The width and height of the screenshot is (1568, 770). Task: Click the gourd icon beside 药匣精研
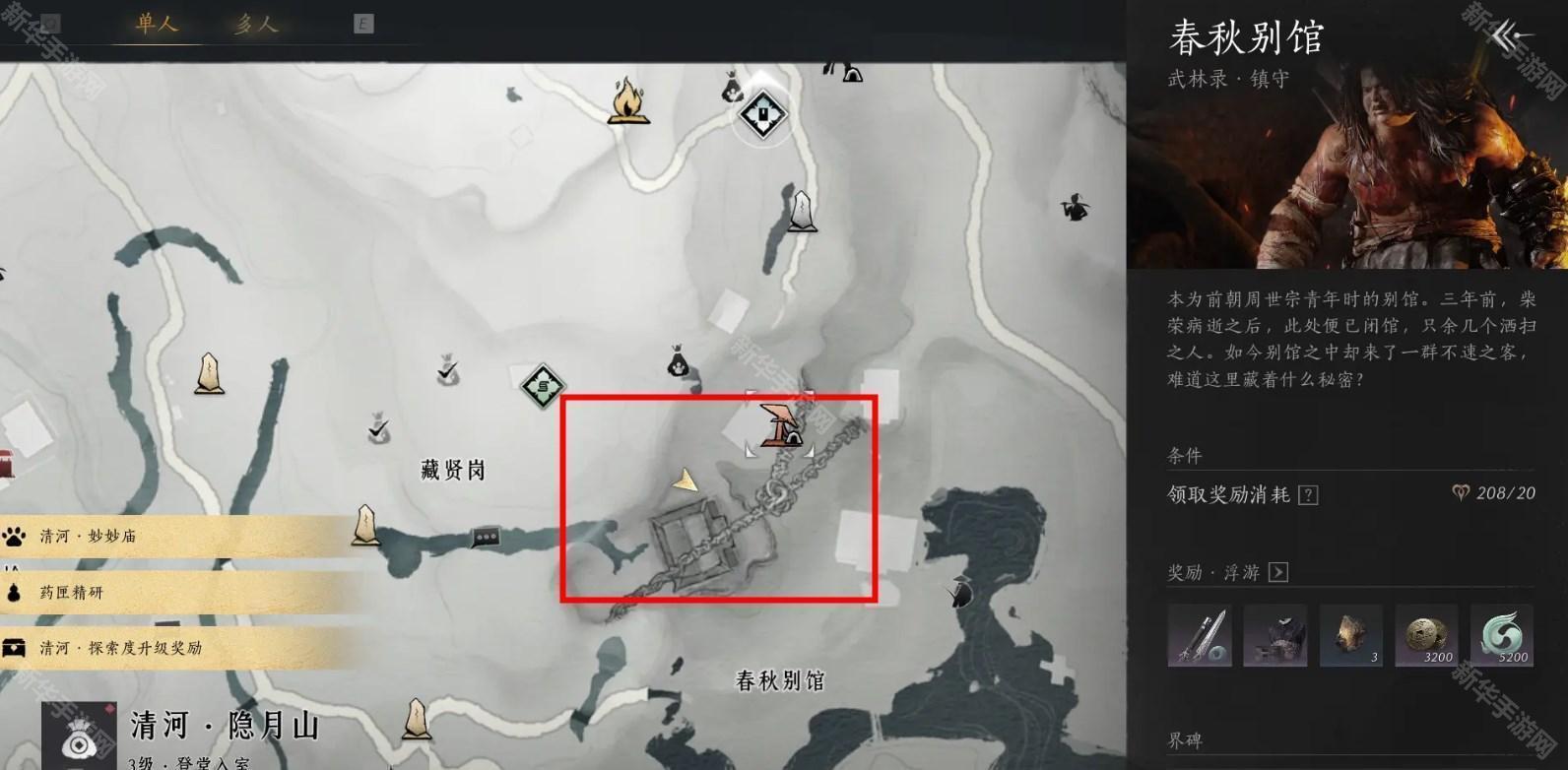point(14,592)
